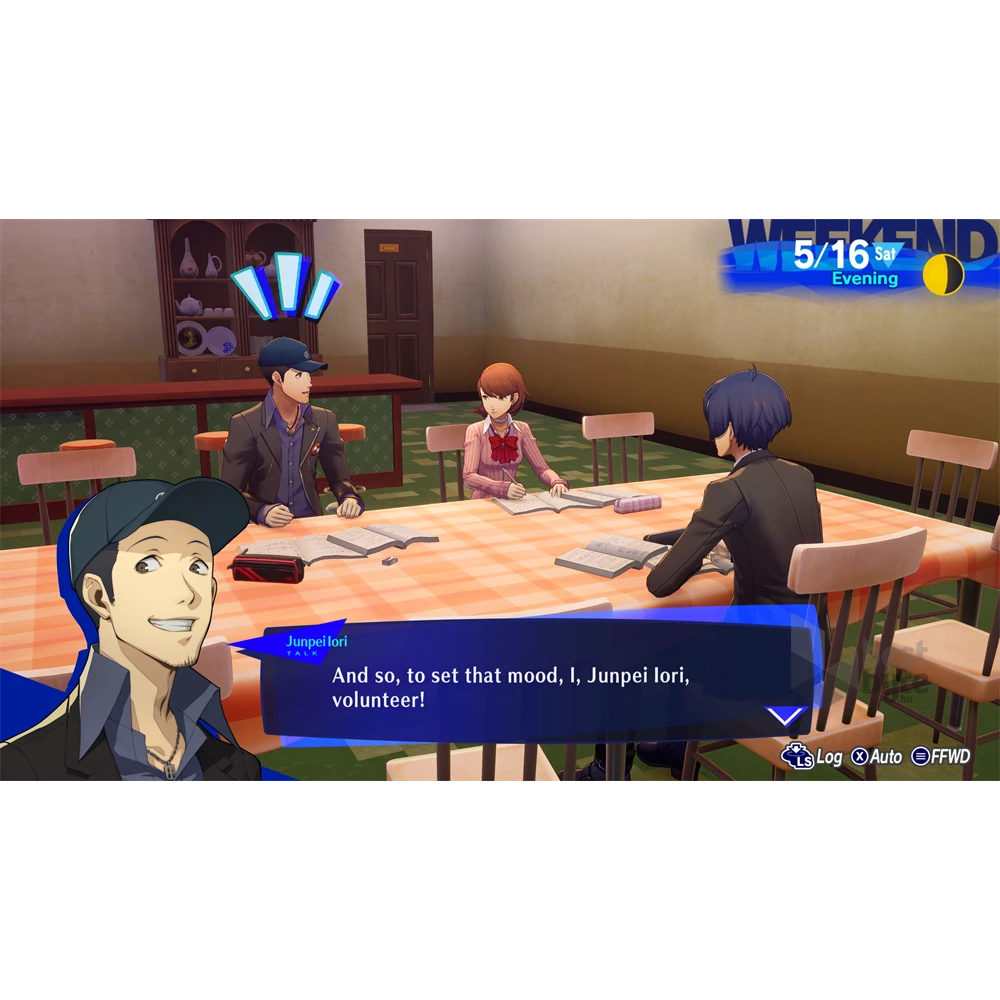Advance the dialogue with the down arrow
Viewport: 1000px width, 1000px height.
point(785,715)
